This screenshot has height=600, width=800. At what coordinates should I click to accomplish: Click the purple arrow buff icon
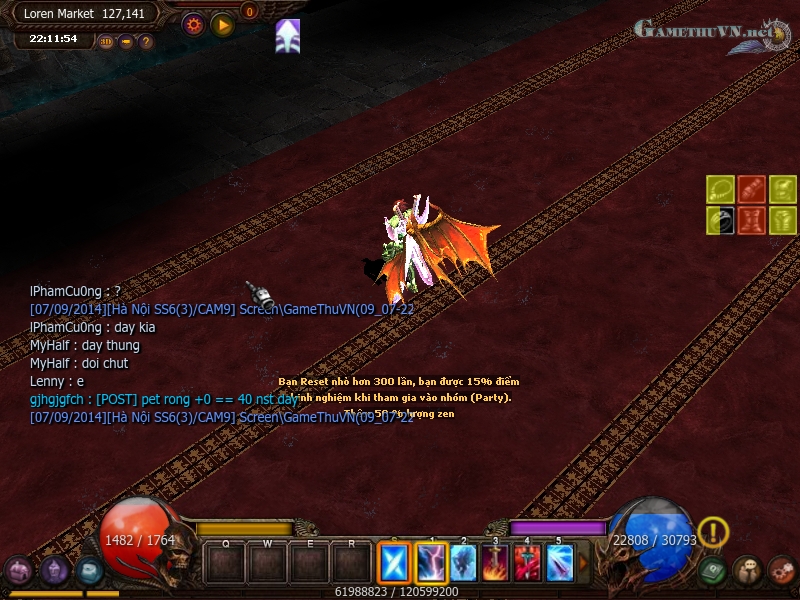click(288, 36)
